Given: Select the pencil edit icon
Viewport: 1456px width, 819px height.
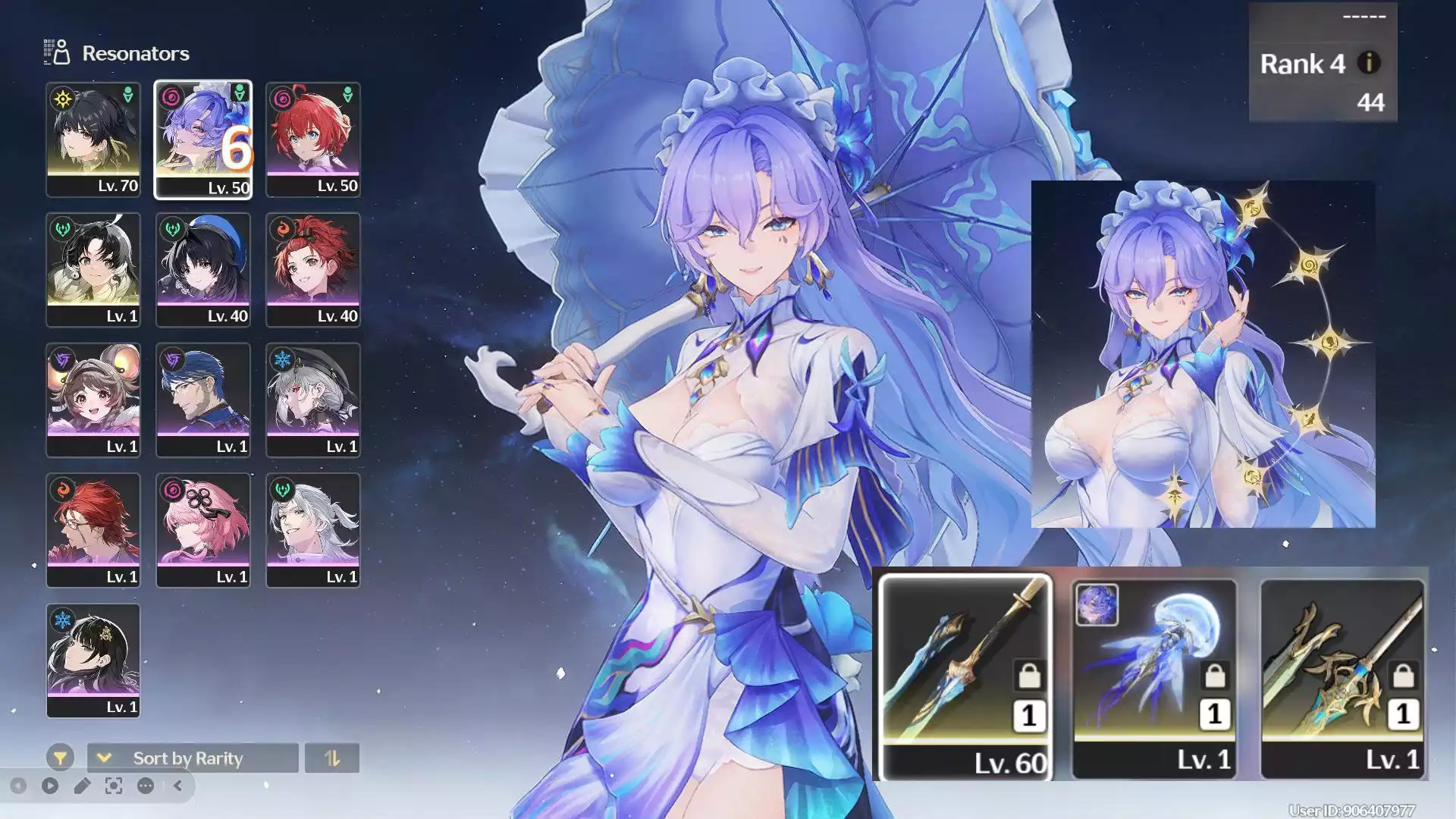Looking at the screenshot, I should (82, 786).
